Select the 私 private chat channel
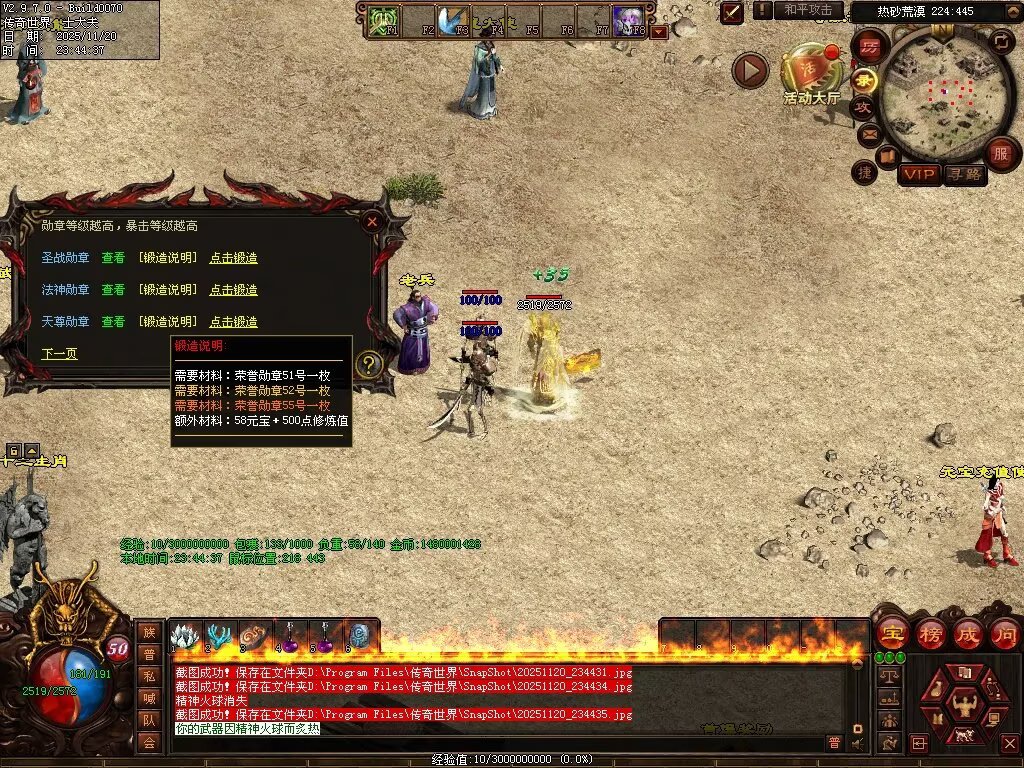Viewport: 1024px width, 768px height. point(149,675)
